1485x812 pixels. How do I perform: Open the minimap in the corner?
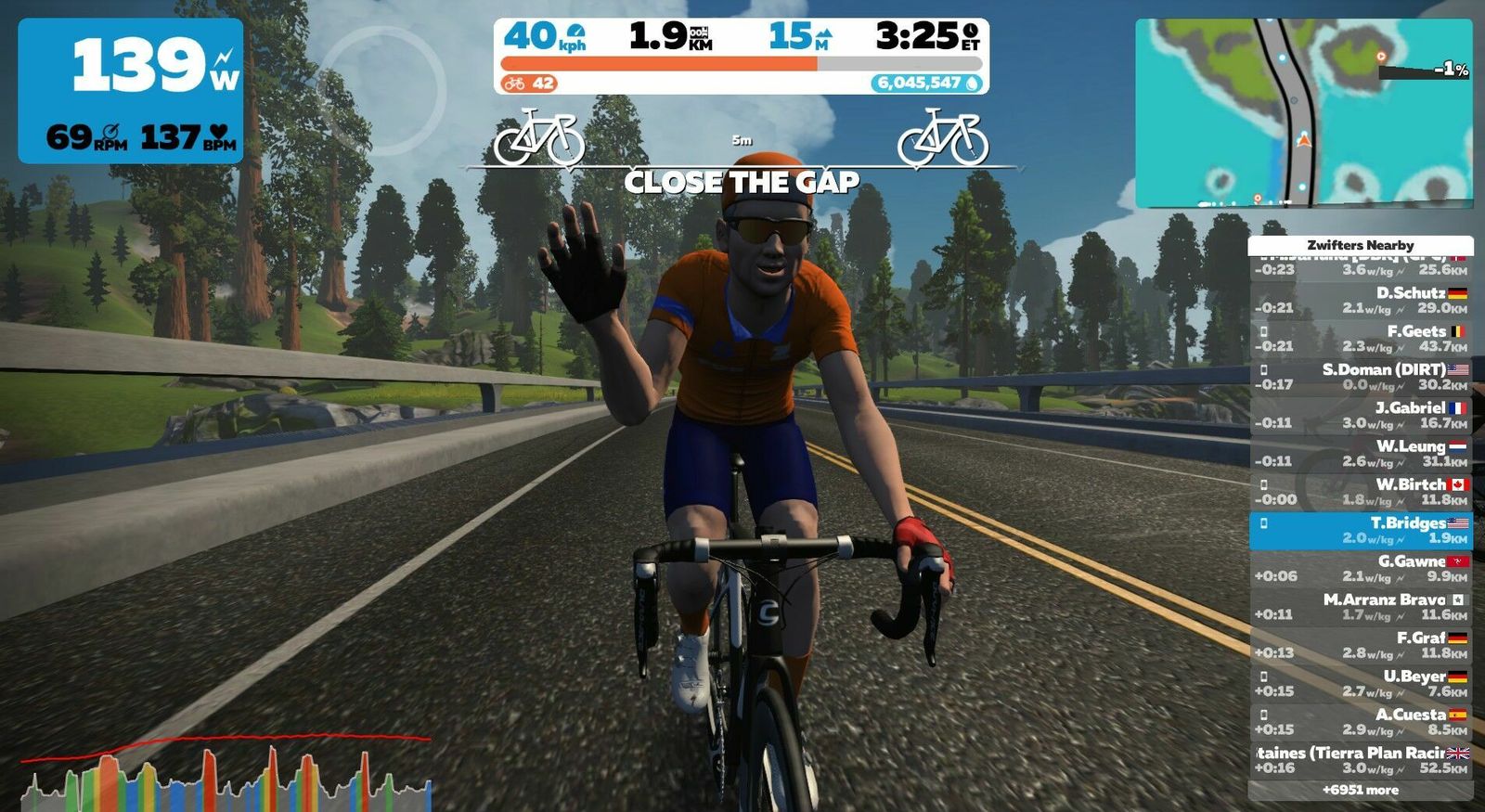(x=1303, y=111)
